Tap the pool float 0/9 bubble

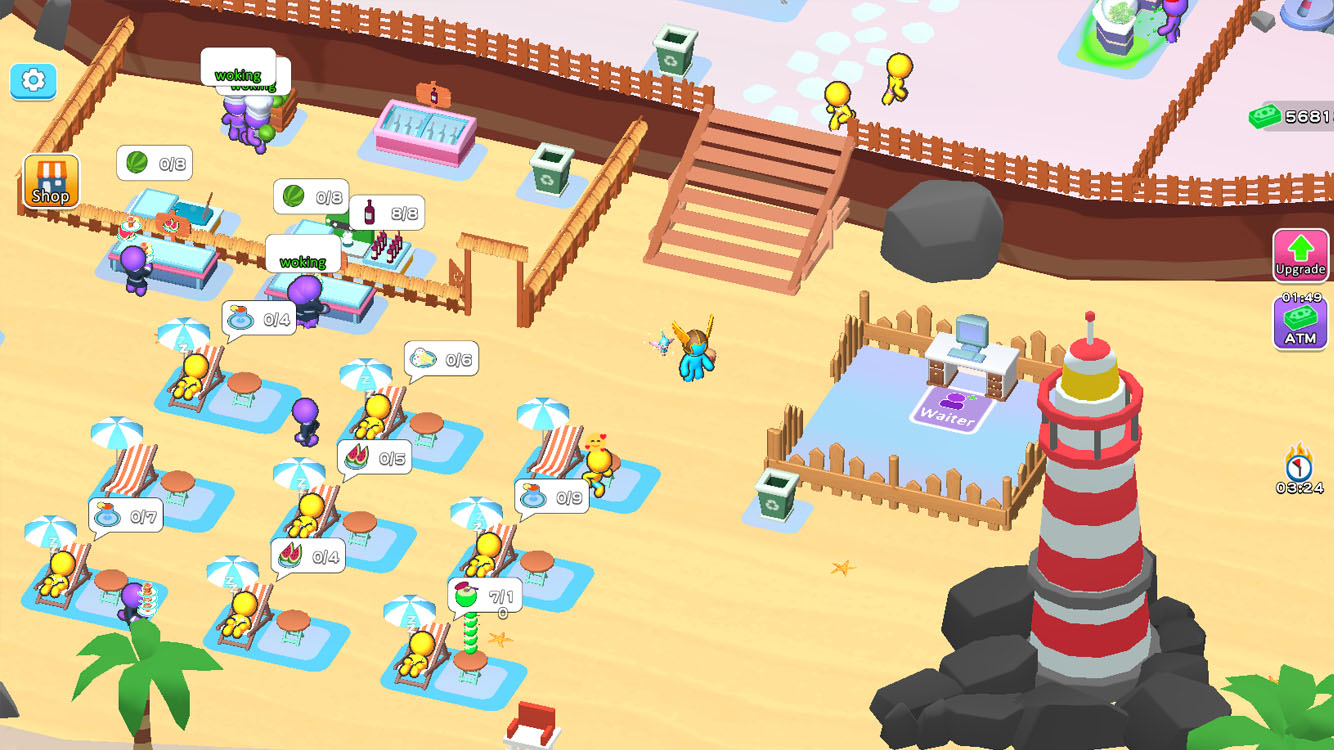pyautogui.click(x=550, y=496)
